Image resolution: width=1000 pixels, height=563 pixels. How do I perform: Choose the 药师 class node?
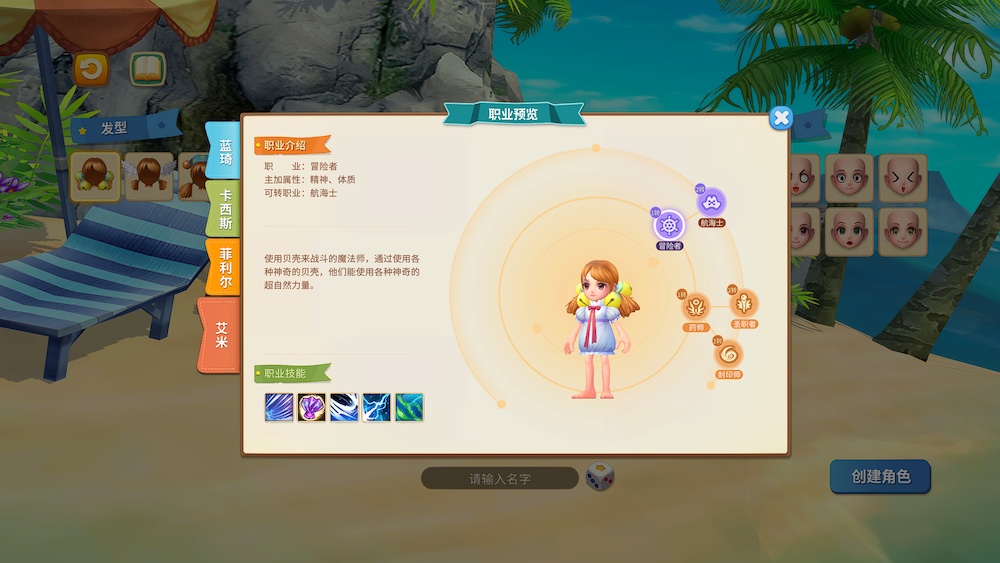tap(696, 306)
